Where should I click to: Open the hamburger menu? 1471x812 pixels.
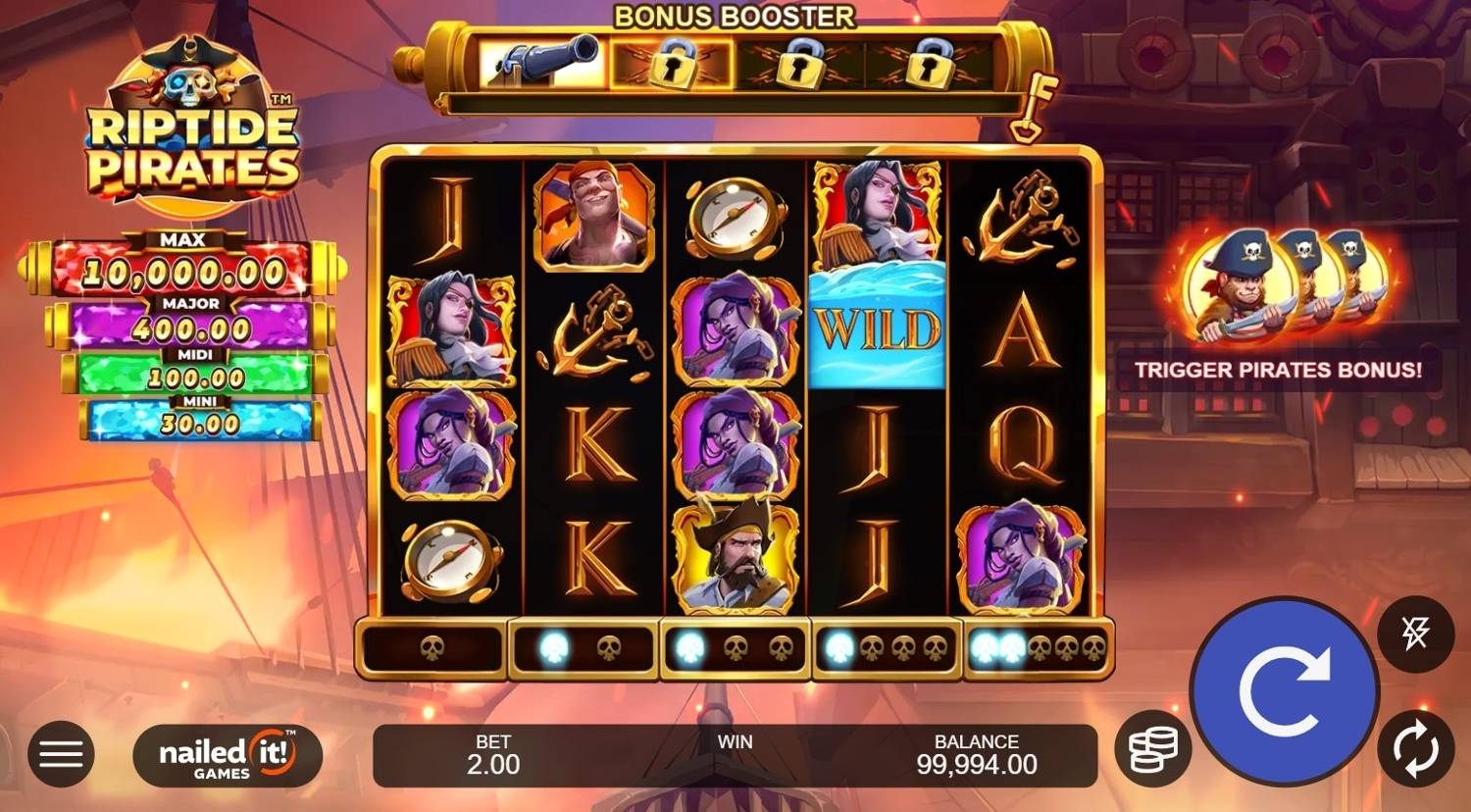pos(61,754)
